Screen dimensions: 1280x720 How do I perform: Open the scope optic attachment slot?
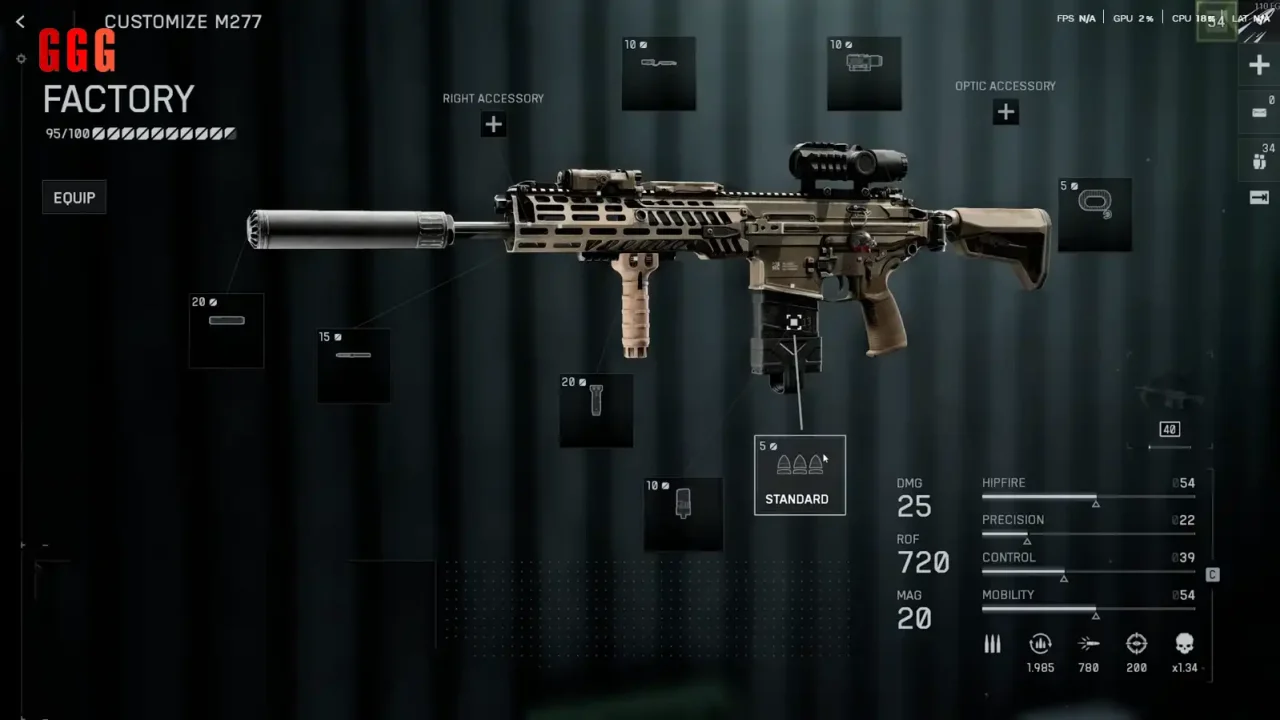tap(864, 73)
